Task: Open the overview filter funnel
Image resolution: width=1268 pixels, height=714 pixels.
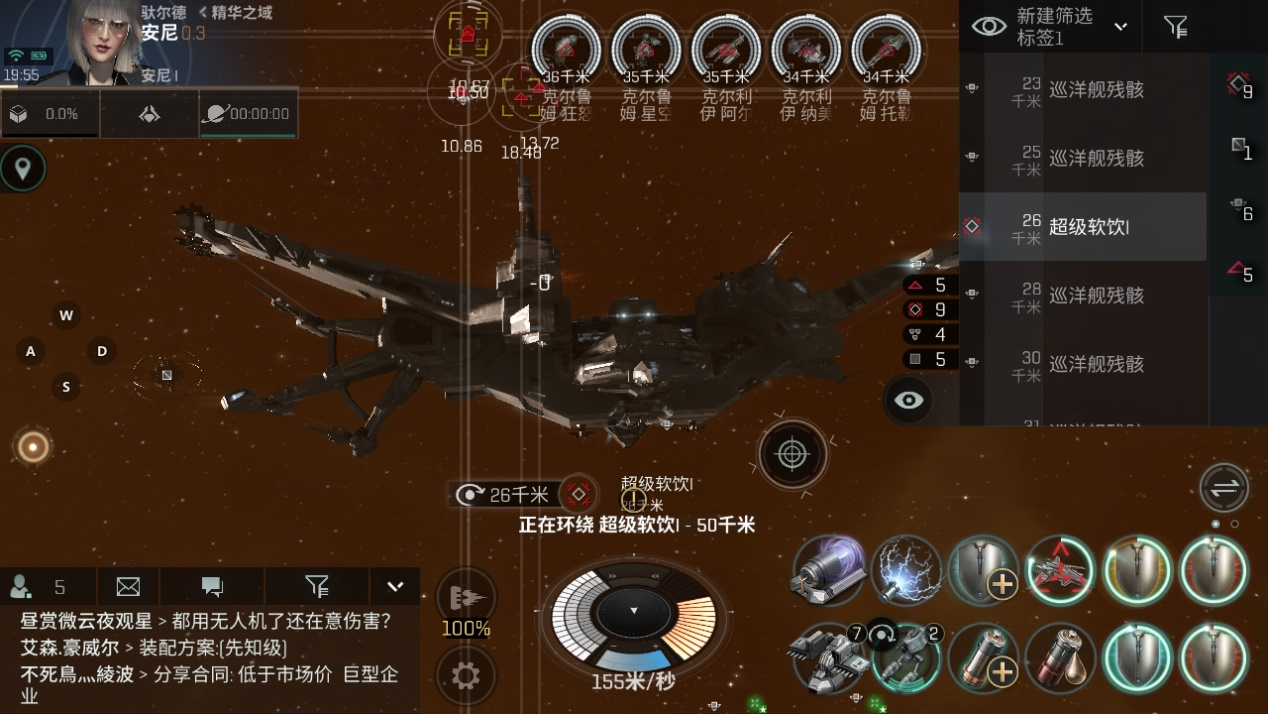Action: pos(1176,27)
